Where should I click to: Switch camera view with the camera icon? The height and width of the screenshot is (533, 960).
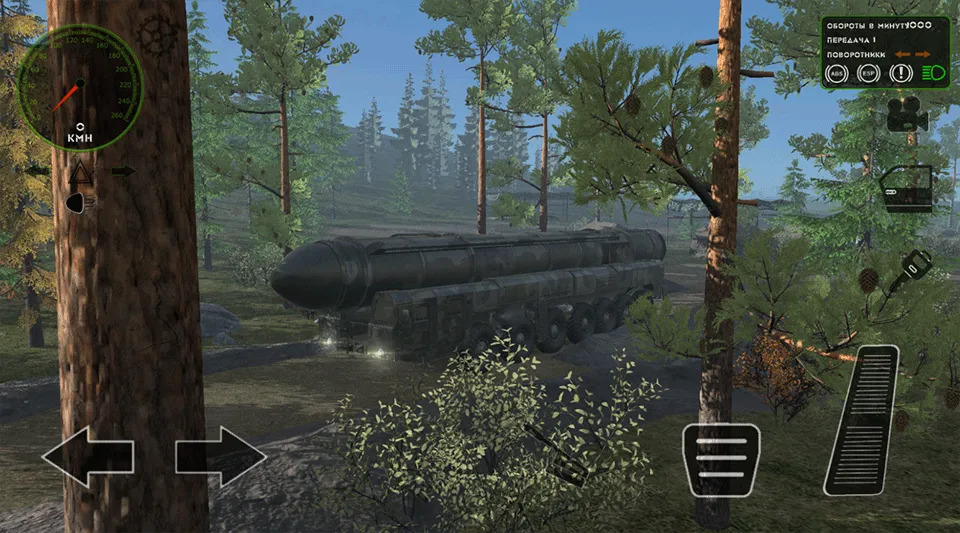(x=907, y=116)
